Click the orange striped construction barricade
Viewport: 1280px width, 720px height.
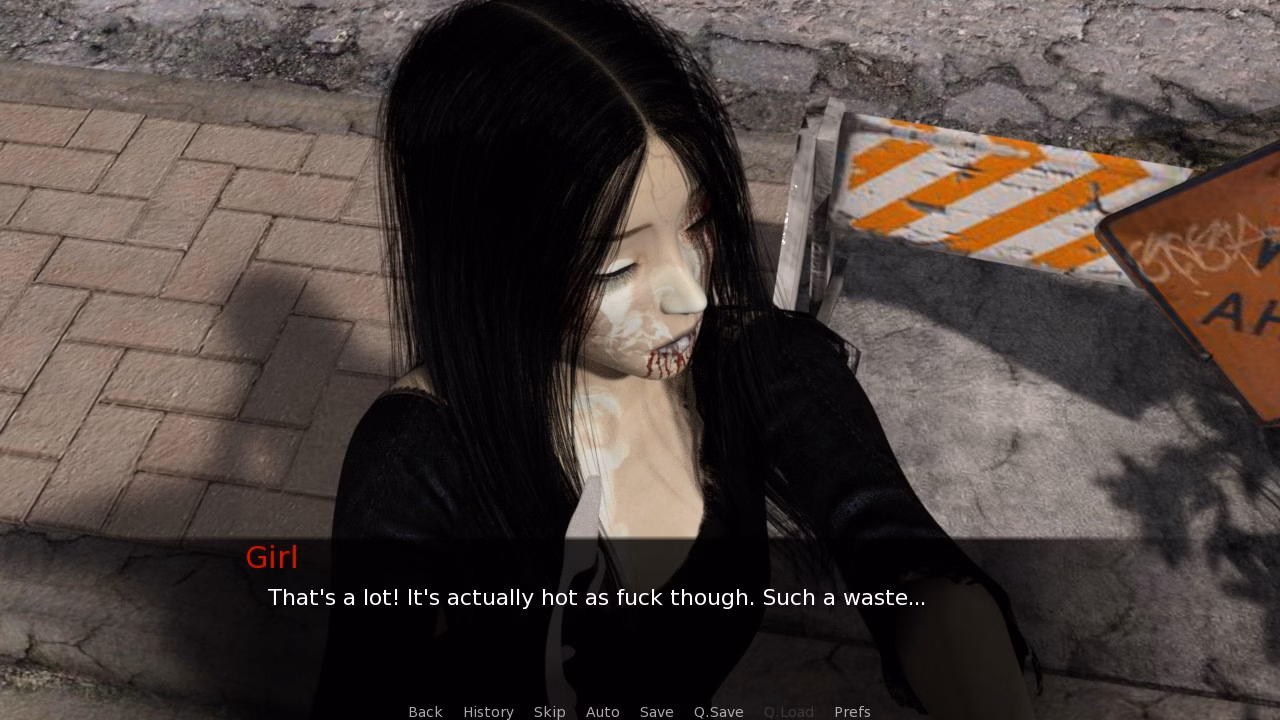tap(1000, 190)
